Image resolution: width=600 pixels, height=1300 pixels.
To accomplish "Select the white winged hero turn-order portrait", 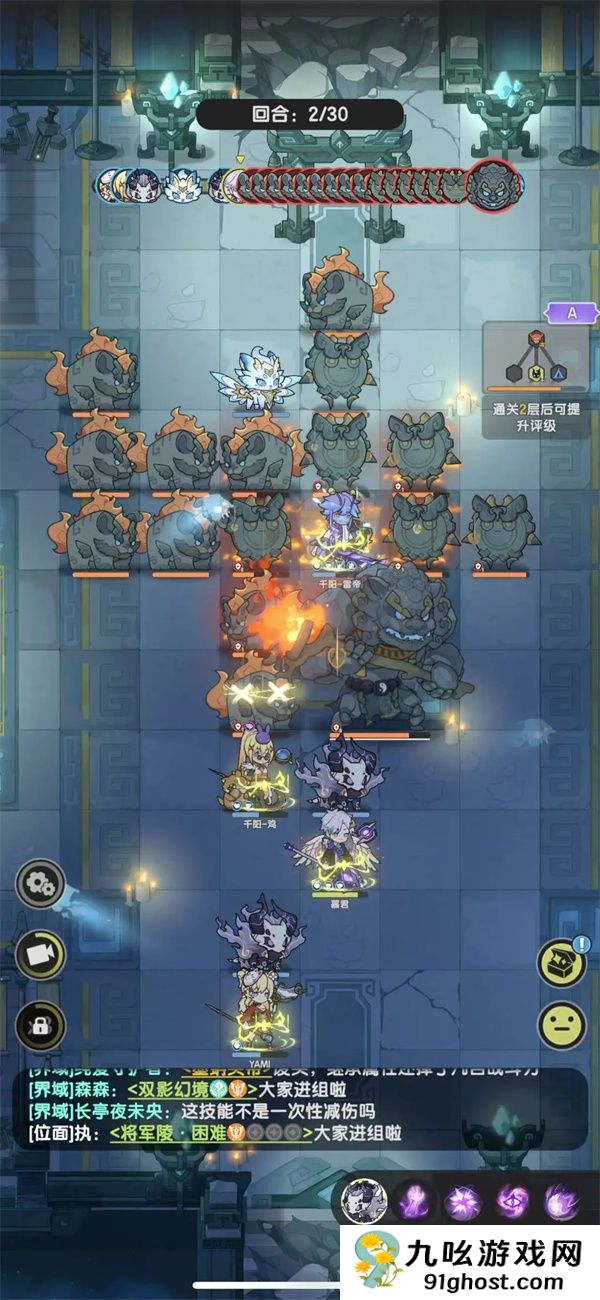I will click(x=183, y=185).
